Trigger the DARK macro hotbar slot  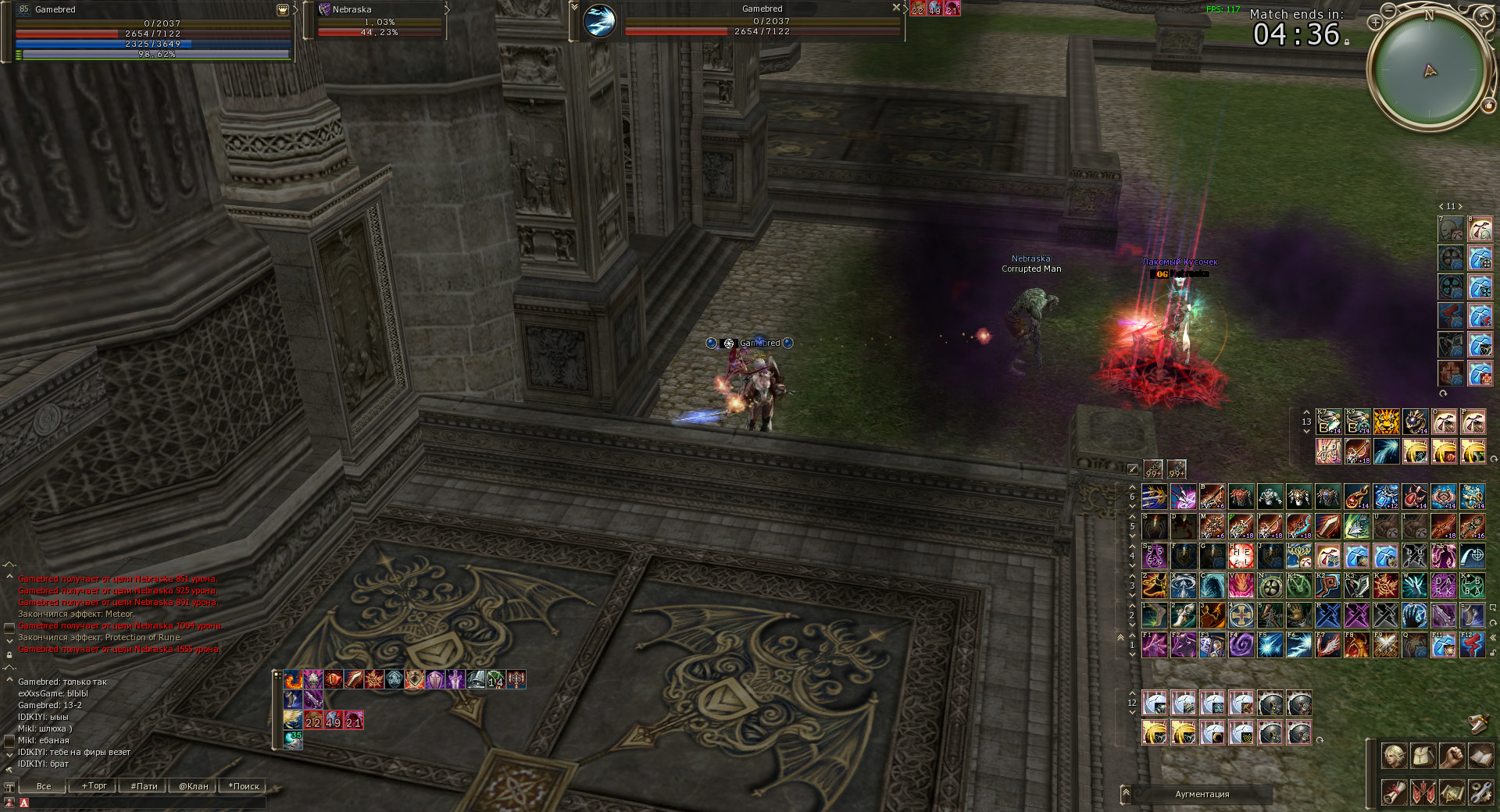pos(1444,586)
